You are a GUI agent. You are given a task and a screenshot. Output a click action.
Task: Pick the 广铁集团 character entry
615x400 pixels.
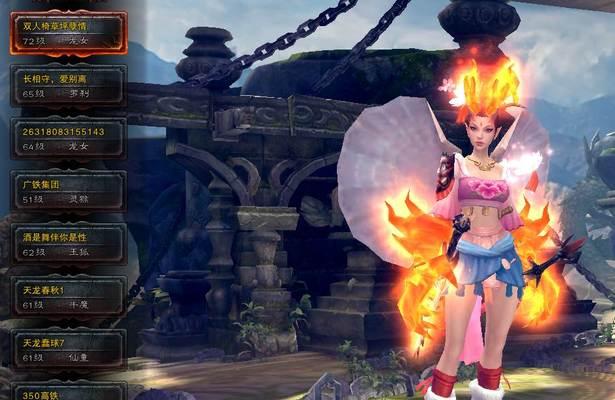pos(68,190)
